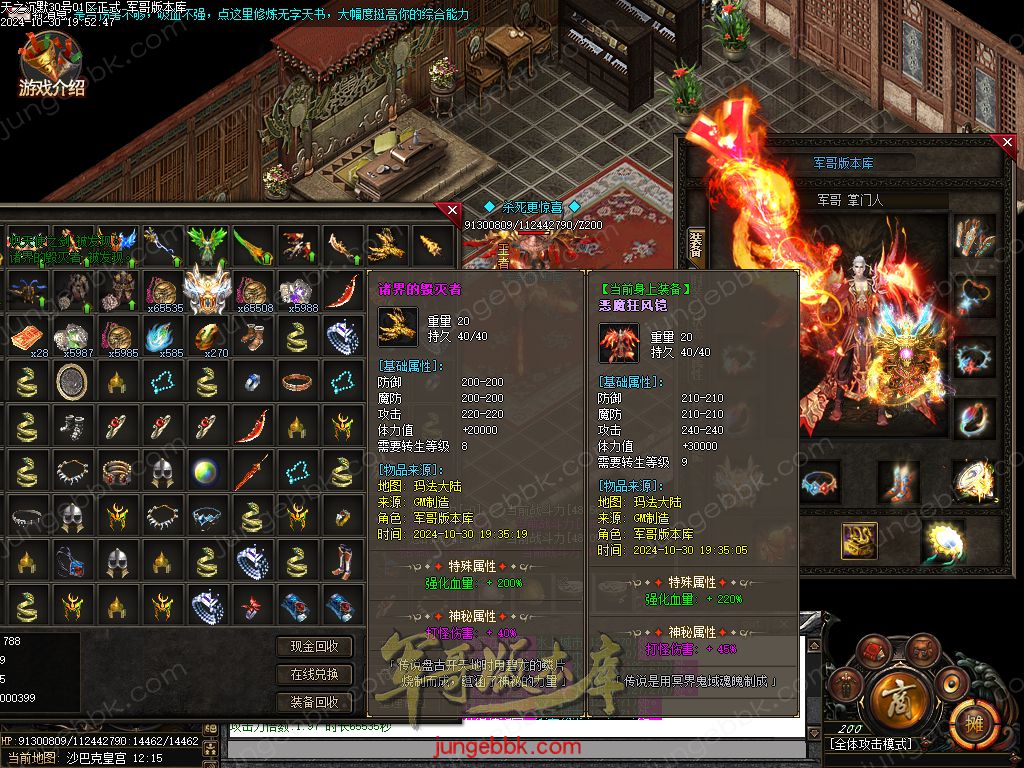
Task: Select the equipped red boots slot
Action: point(898,482)
